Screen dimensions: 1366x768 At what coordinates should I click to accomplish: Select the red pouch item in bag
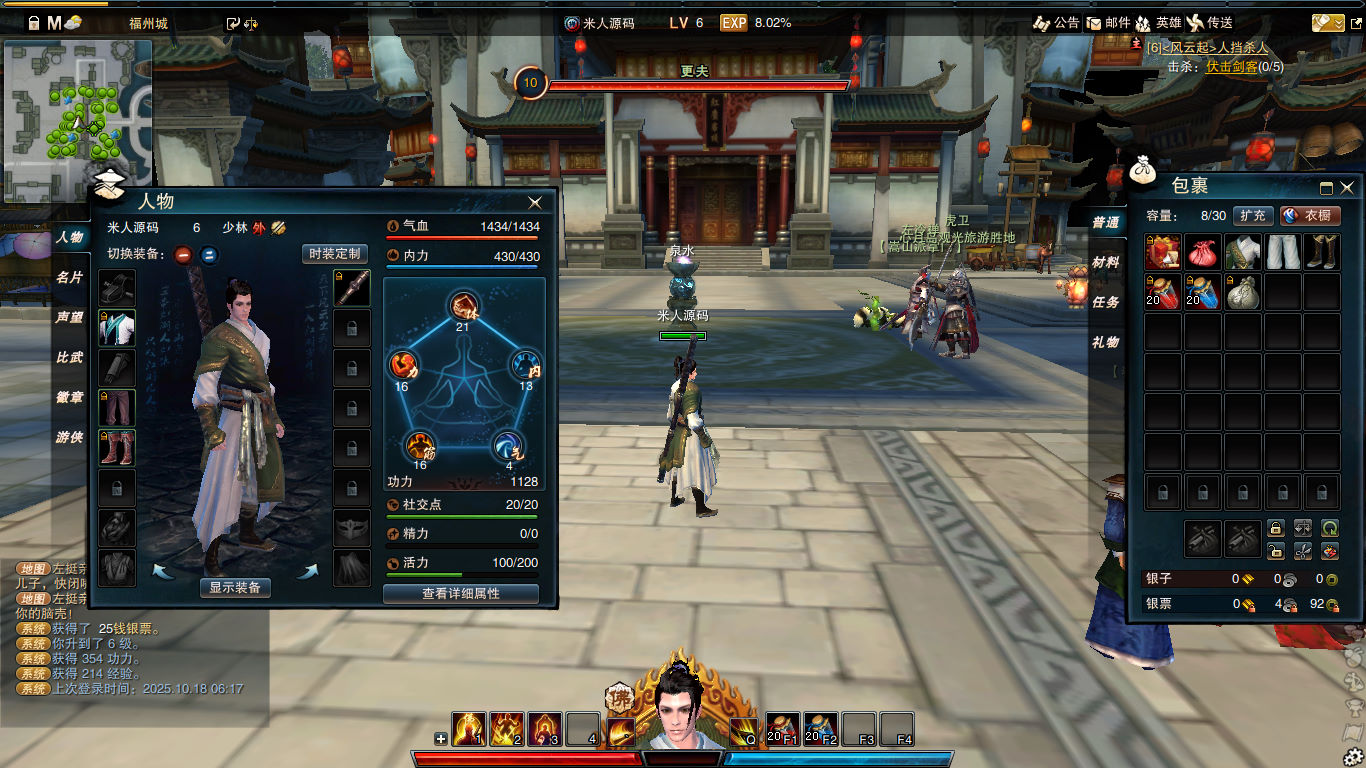point(1203,252)
